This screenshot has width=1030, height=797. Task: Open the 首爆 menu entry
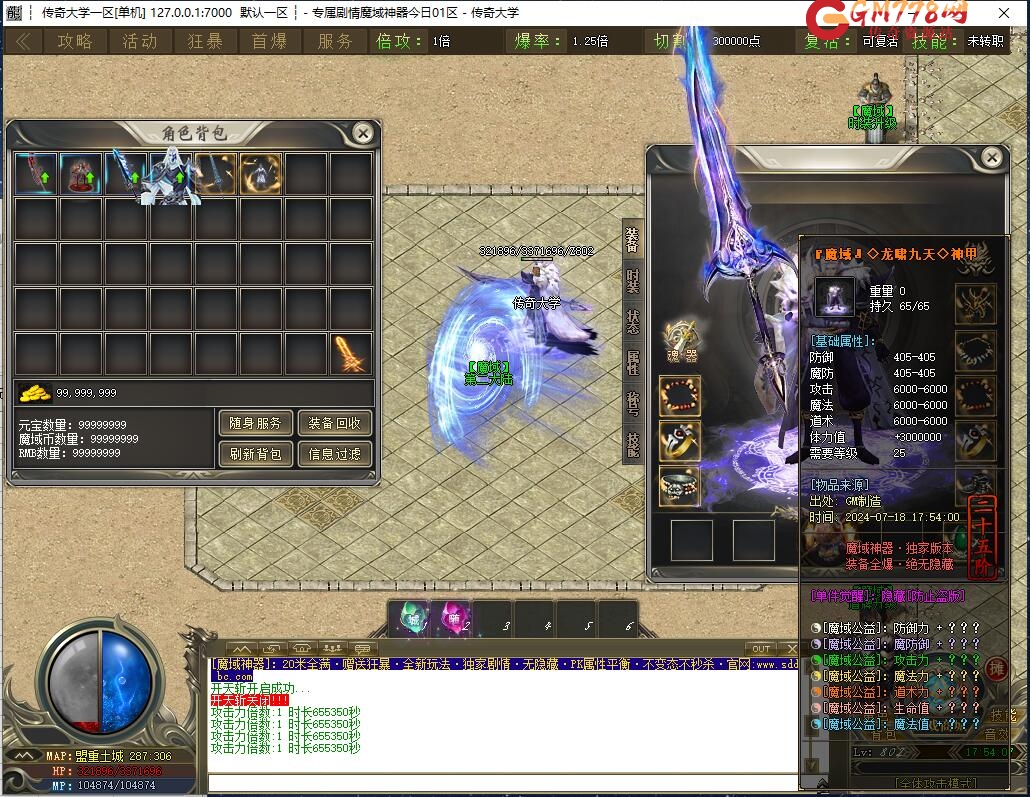pyautogui.click(x=269, y=41)
